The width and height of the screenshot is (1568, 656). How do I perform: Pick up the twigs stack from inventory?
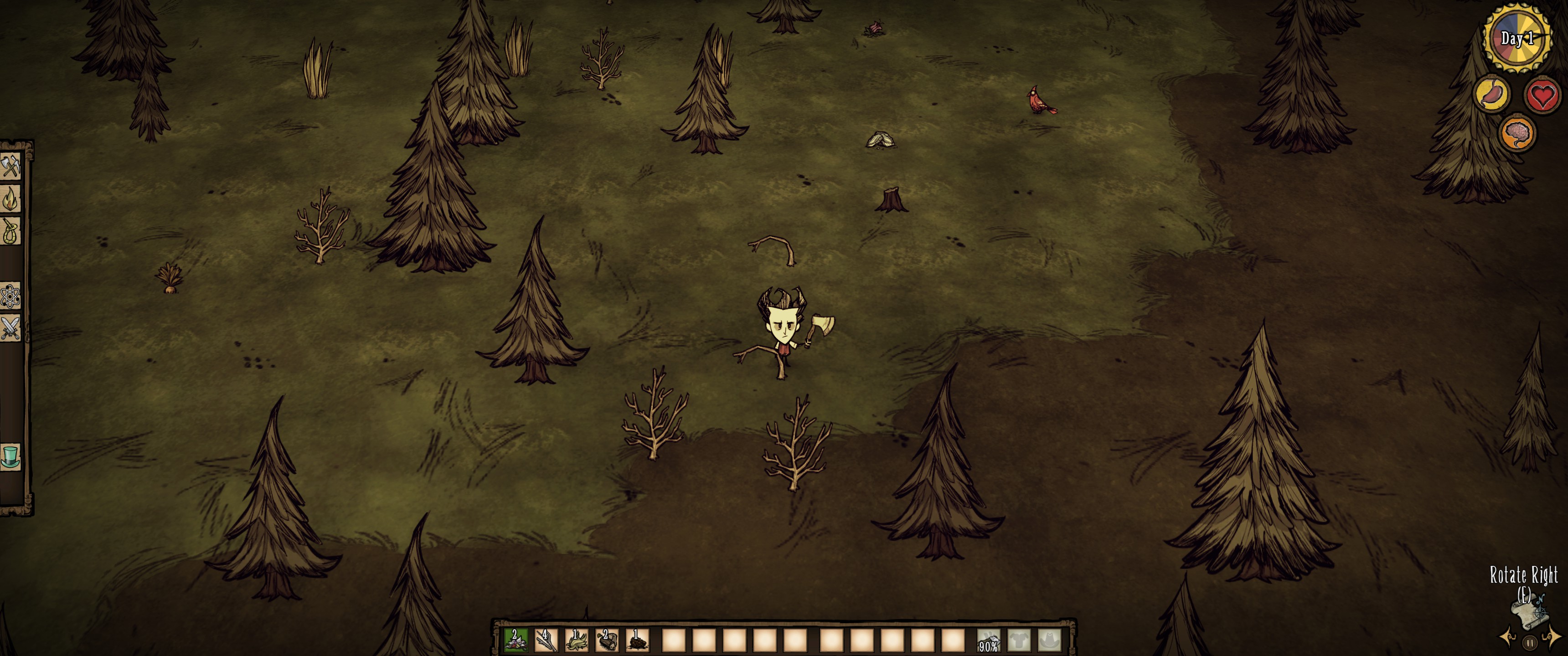coord(546,640)
